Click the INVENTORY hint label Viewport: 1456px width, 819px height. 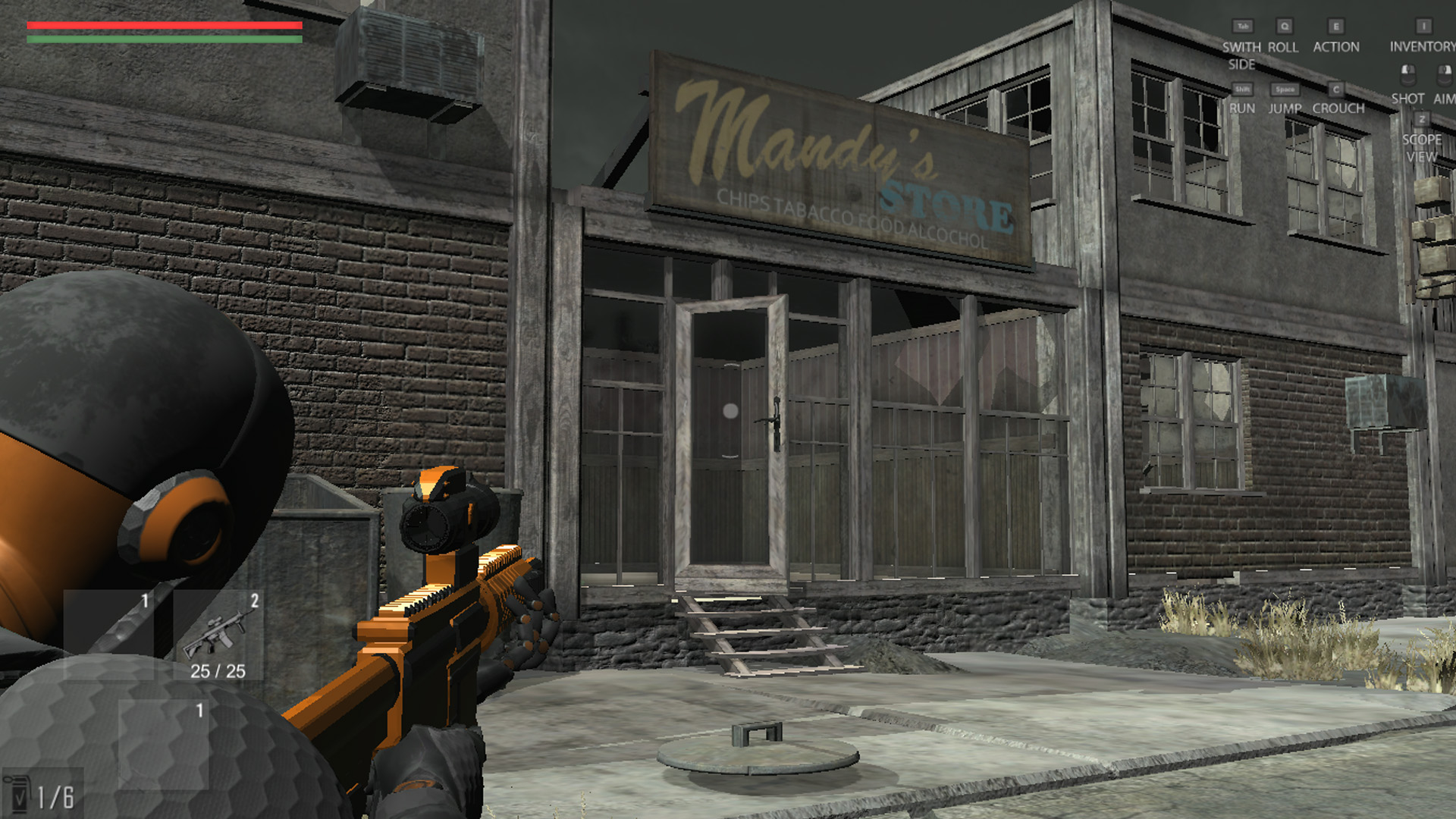point(1420,47)
